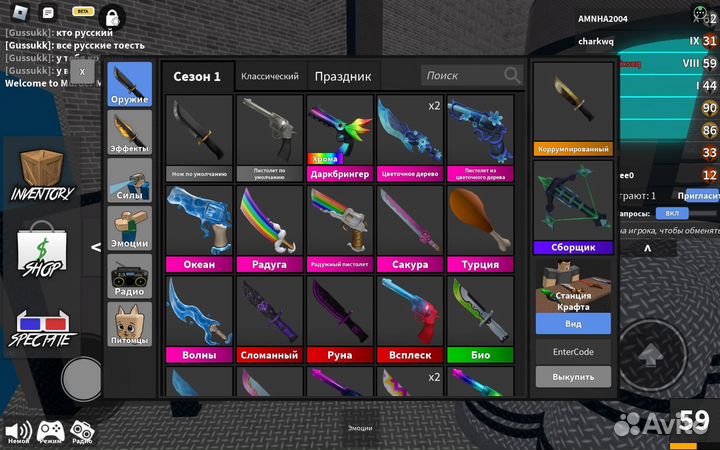Click the EnterCode field
720x450 pixels.
click(x=573, y=352)
